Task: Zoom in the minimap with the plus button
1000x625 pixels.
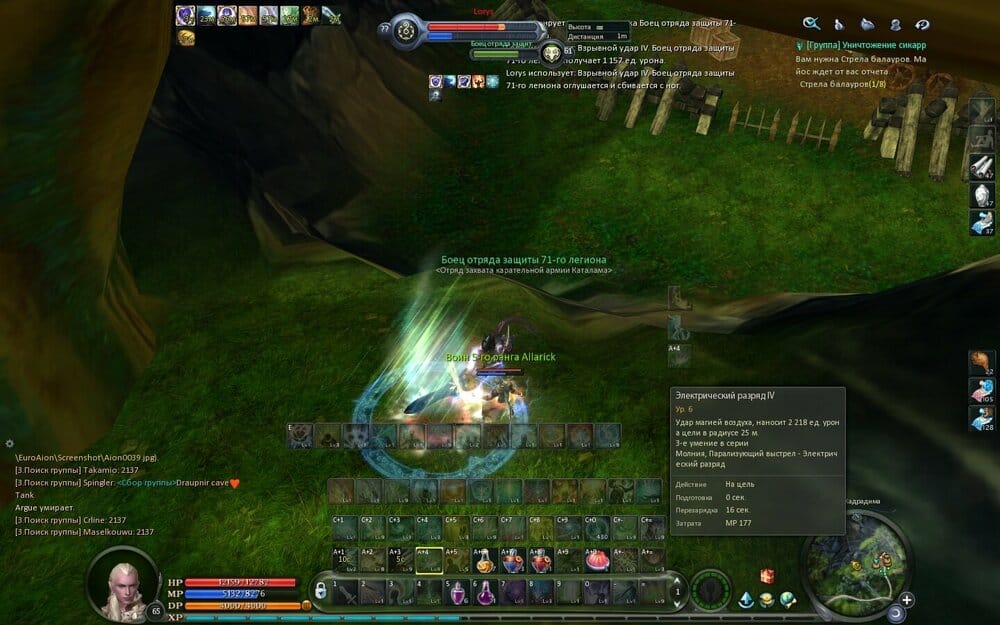Action: pos(905,600)
